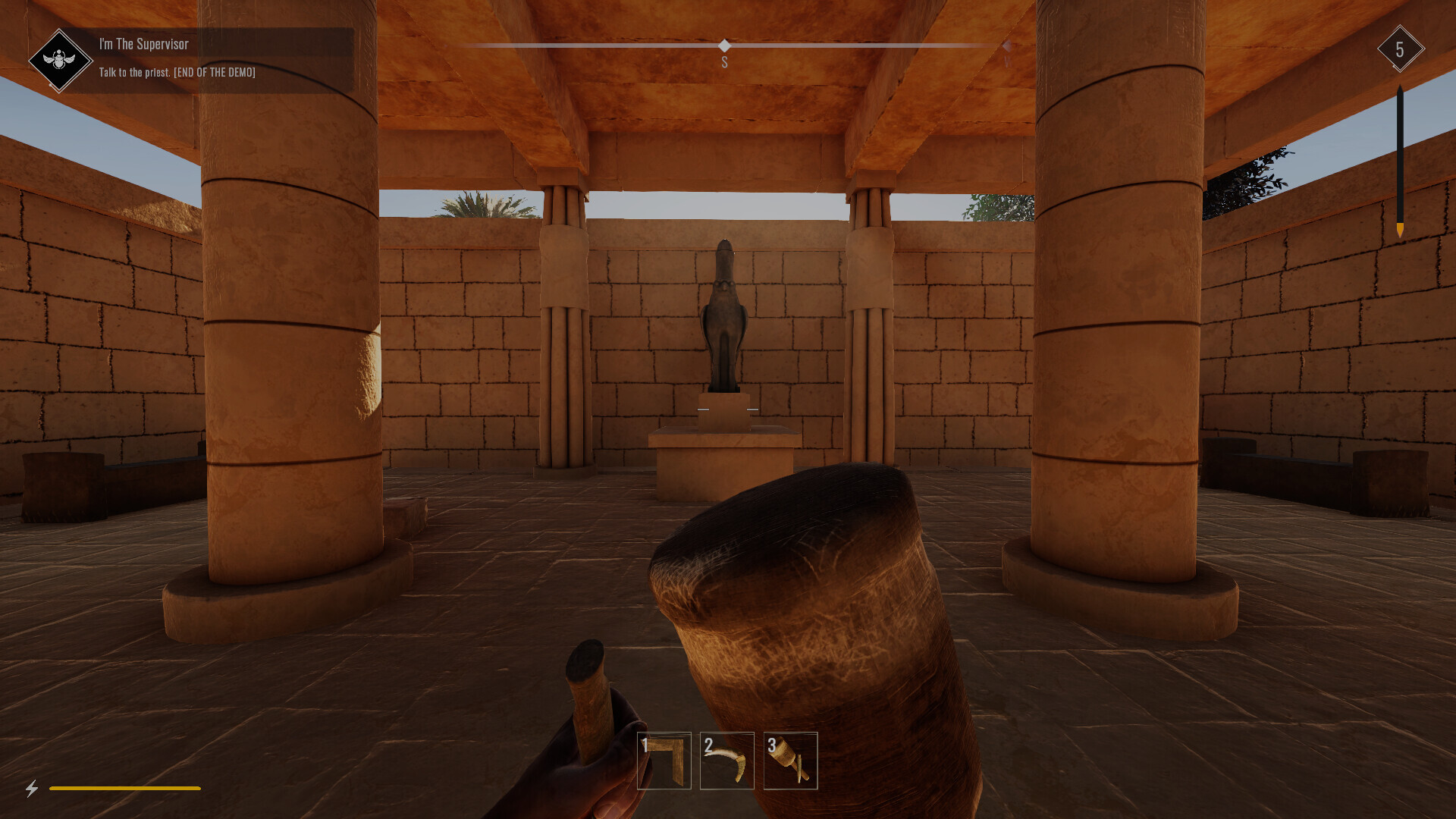Select the wooden set square in slot 1
The height and width of the screenshot is (819, 1456).
pyautogui.click(x=664, y=762)
